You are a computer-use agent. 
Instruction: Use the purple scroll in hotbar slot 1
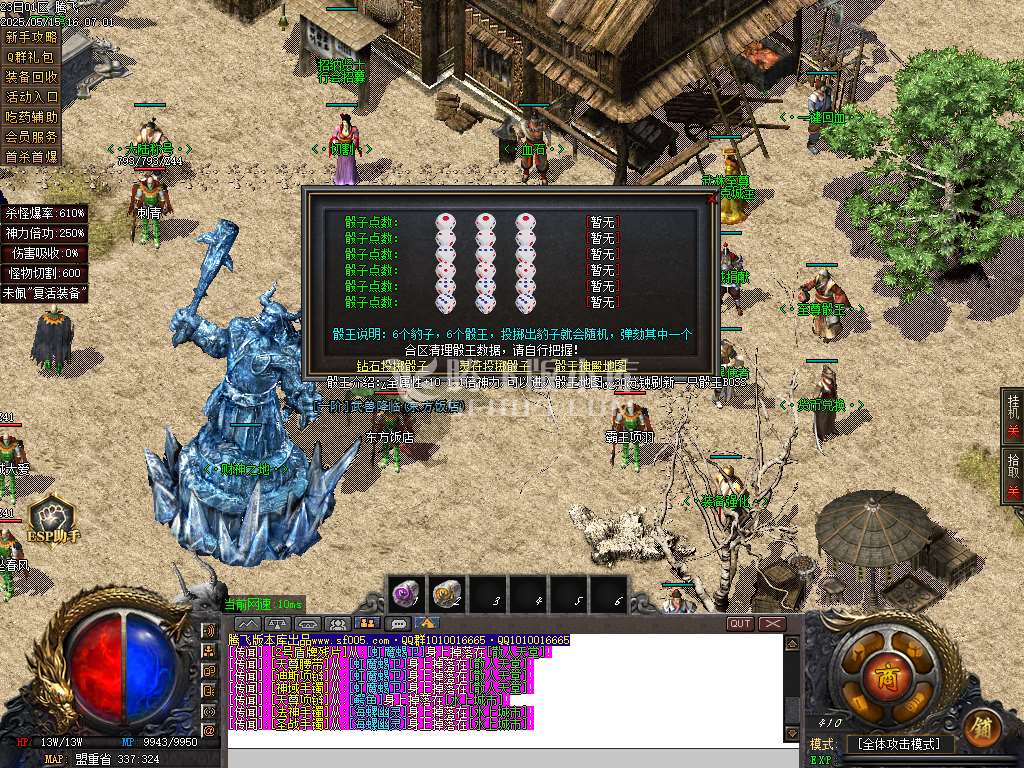tap(407, 594)
